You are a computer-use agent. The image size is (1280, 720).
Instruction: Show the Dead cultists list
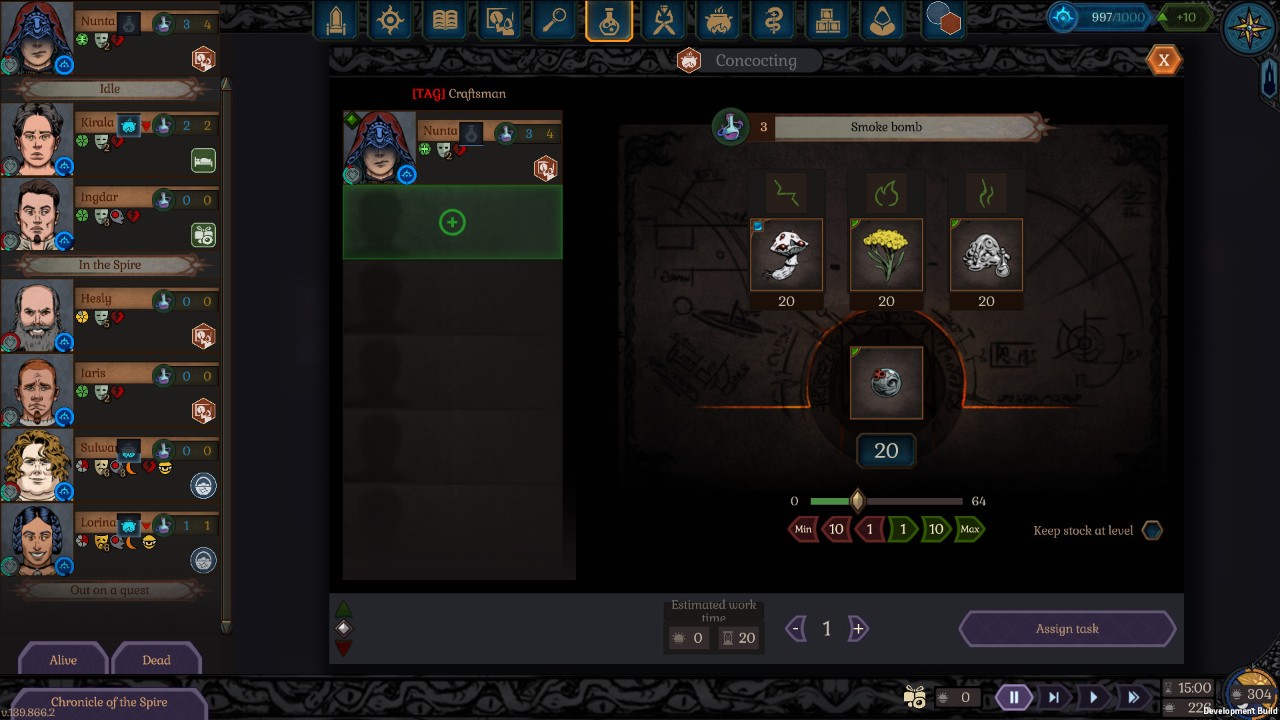[x=156, y=660]
